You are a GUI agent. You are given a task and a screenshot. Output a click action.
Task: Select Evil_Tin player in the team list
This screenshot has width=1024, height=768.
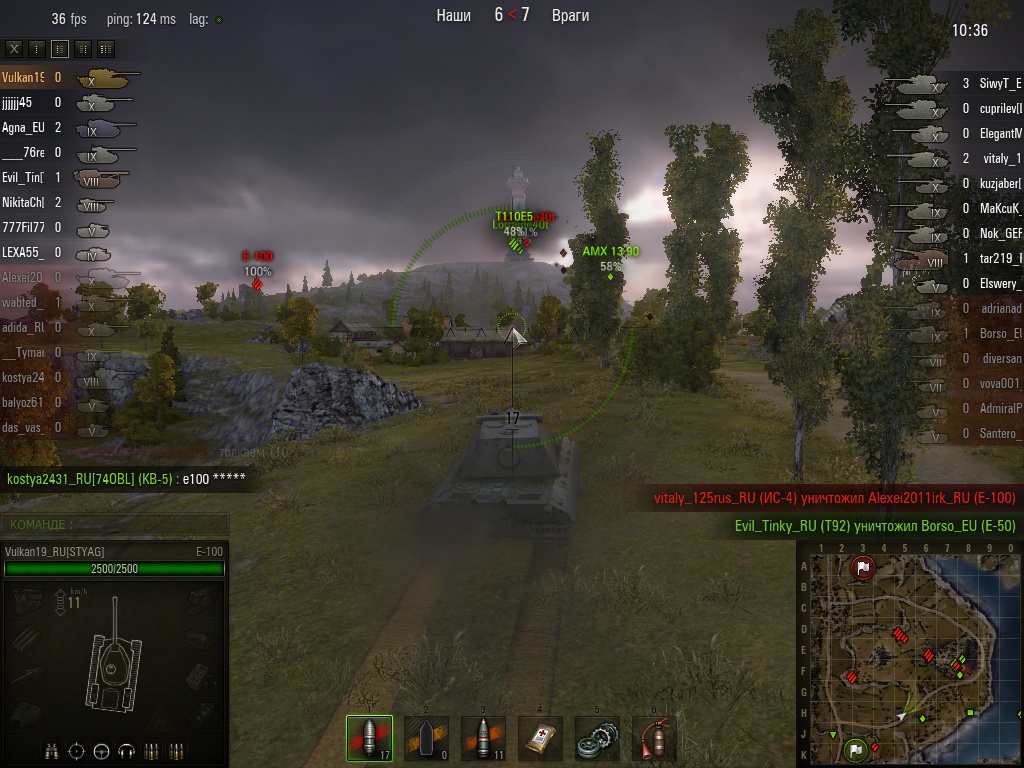tap(23, 177)
